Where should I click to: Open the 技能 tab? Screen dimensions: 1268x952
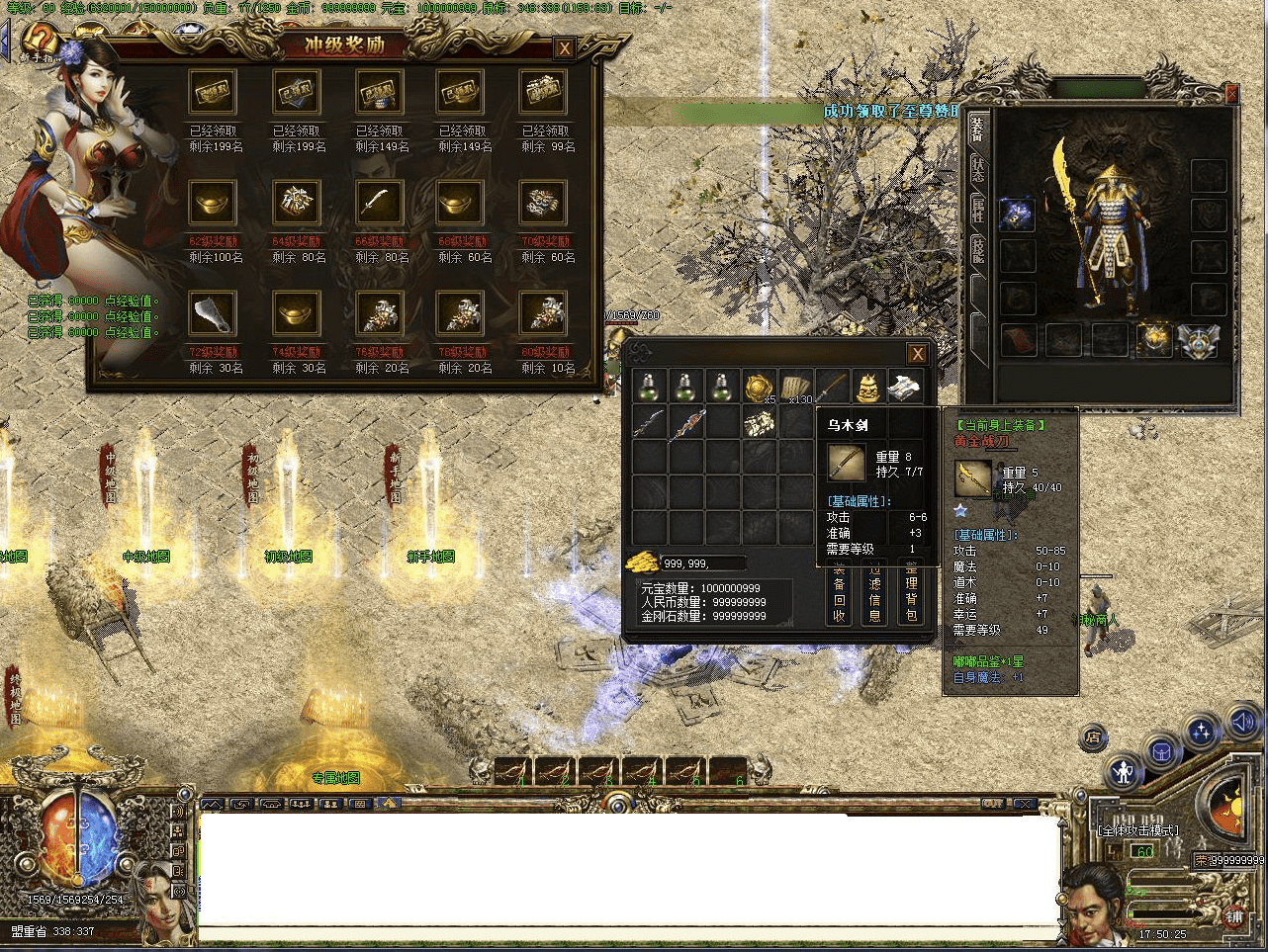point(977,250)
